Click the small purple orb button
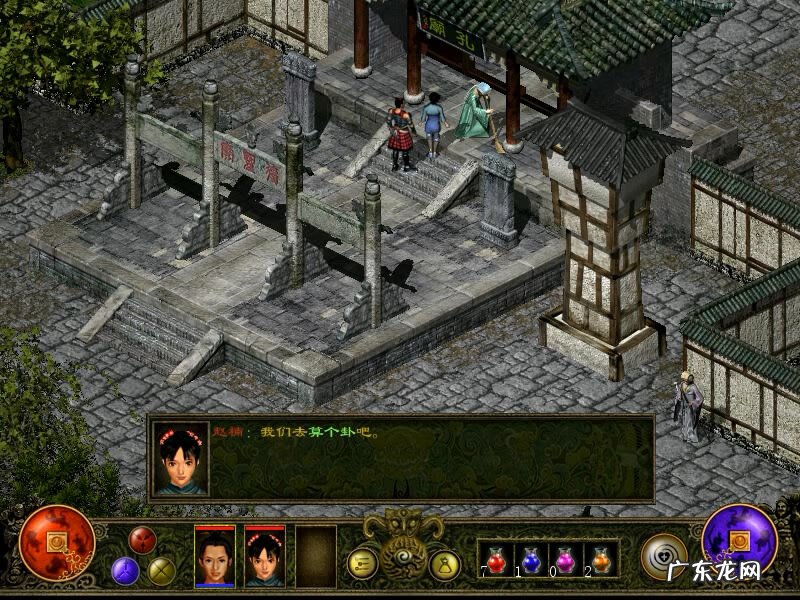The image size is (800, 600). tap(125, 570)
